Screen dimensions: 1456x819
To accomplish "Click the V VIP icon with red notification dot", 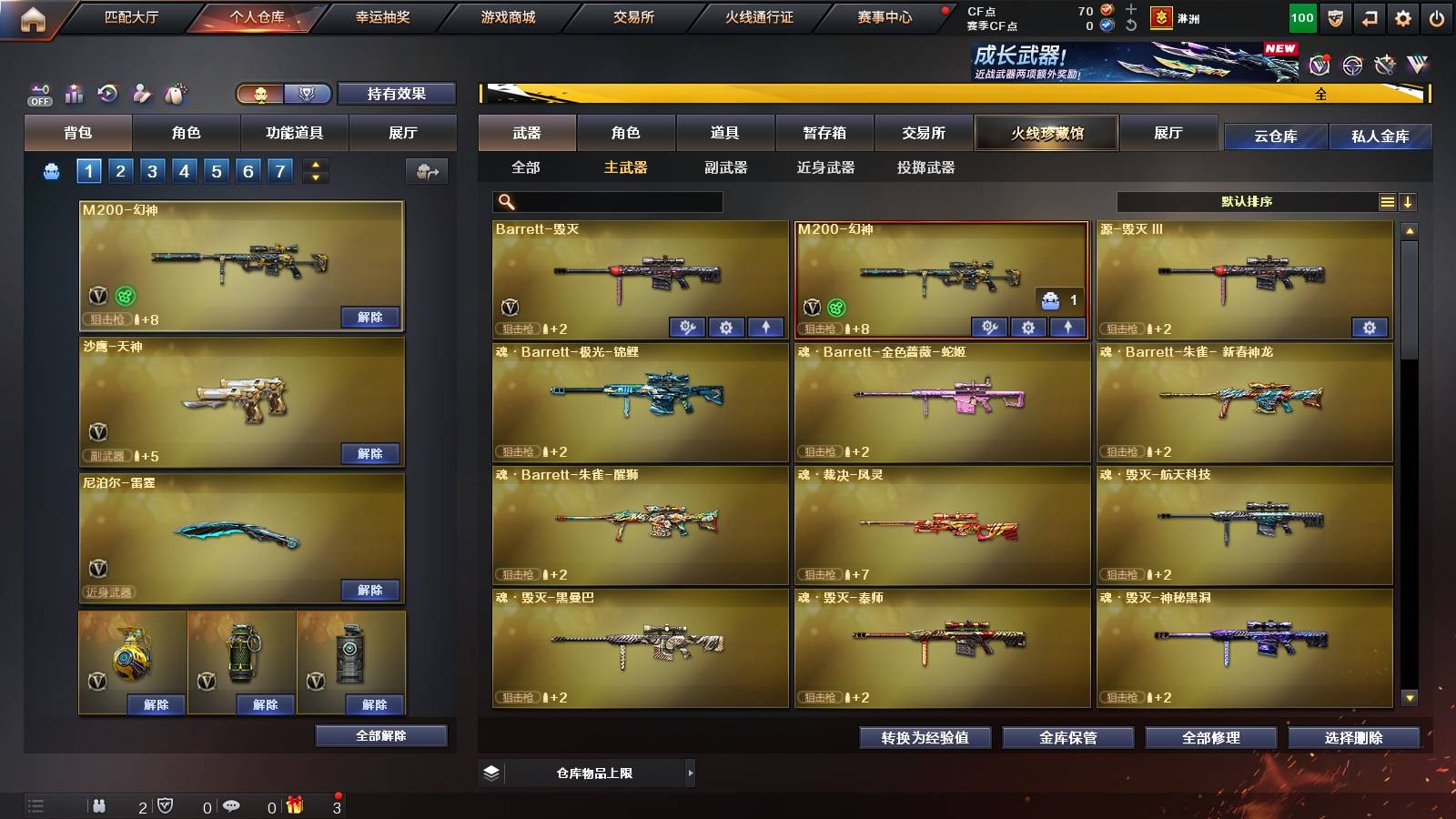I will tap(1319, 64).
